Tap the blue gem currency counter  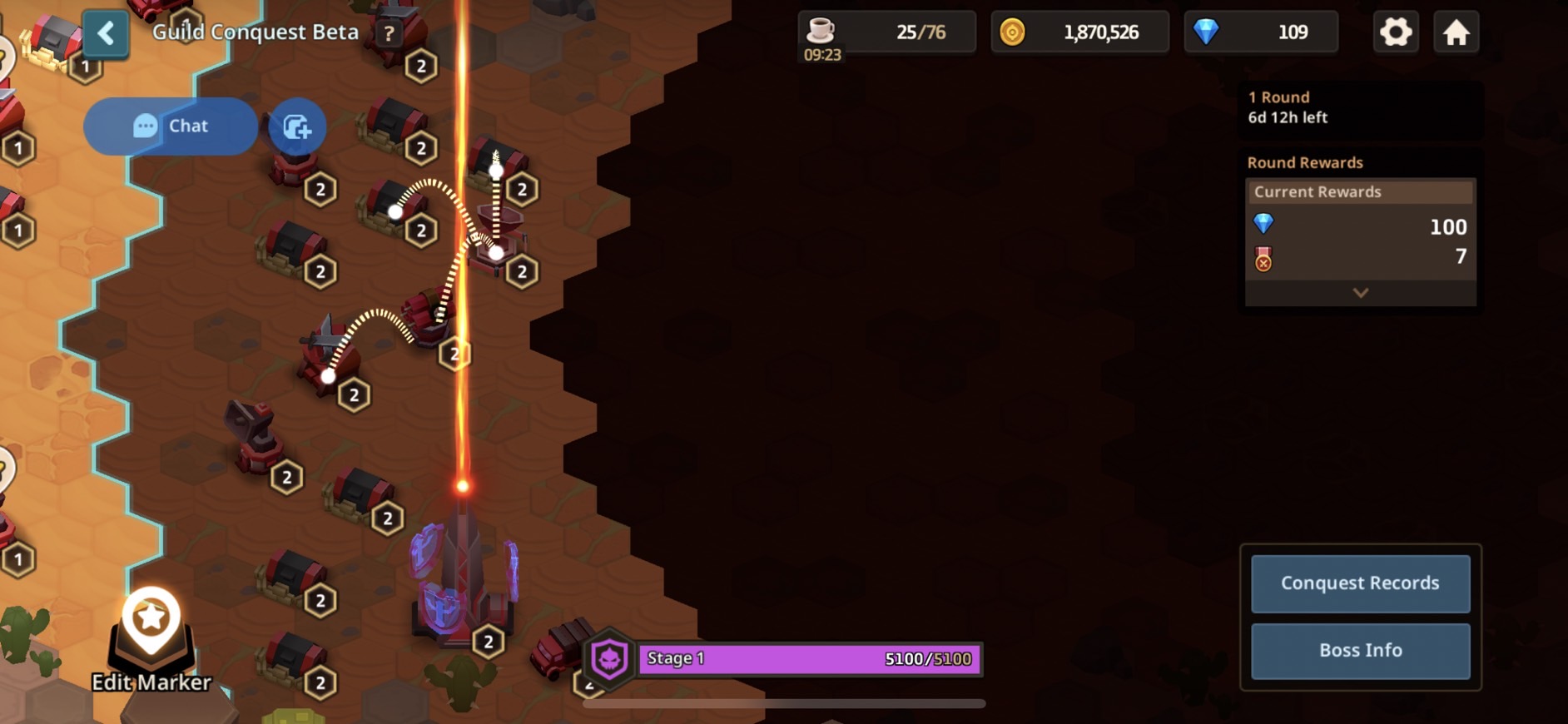tap(1261, 32)
